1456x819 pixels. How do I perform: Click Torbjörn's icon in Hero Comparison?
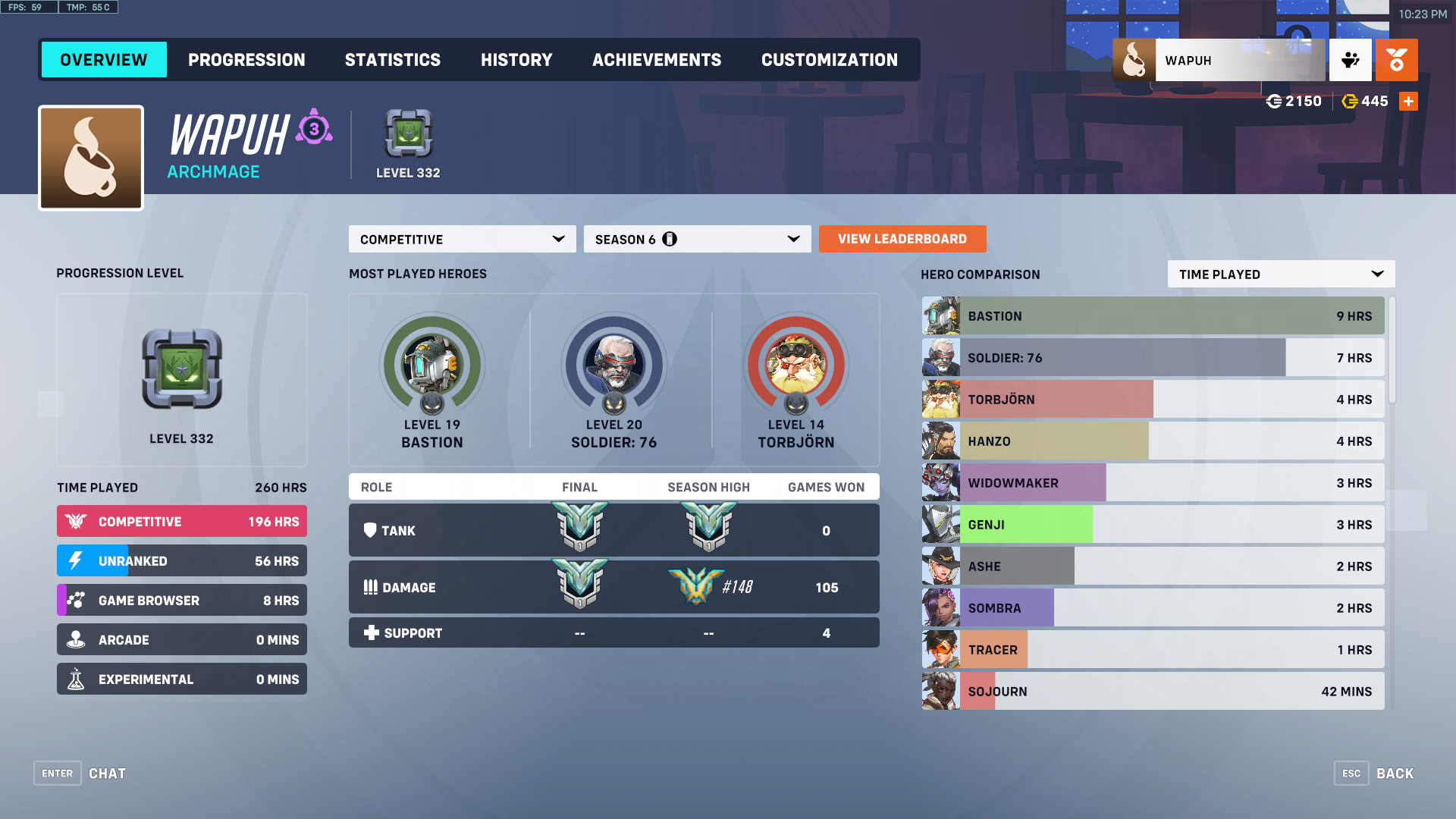[940, 399]
